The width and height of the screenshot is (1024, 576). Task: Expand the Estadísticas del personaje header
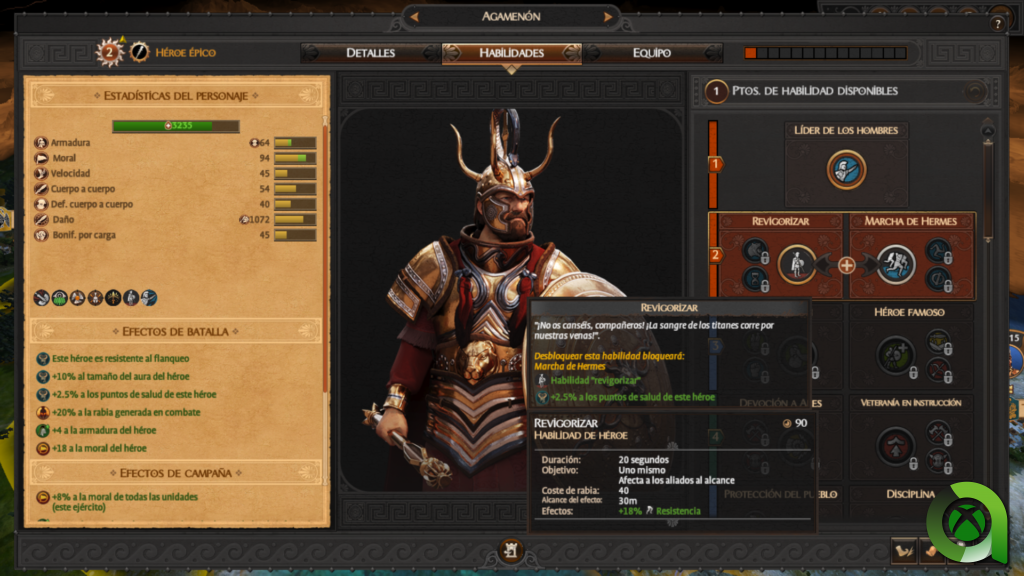(x=176, y=96)
